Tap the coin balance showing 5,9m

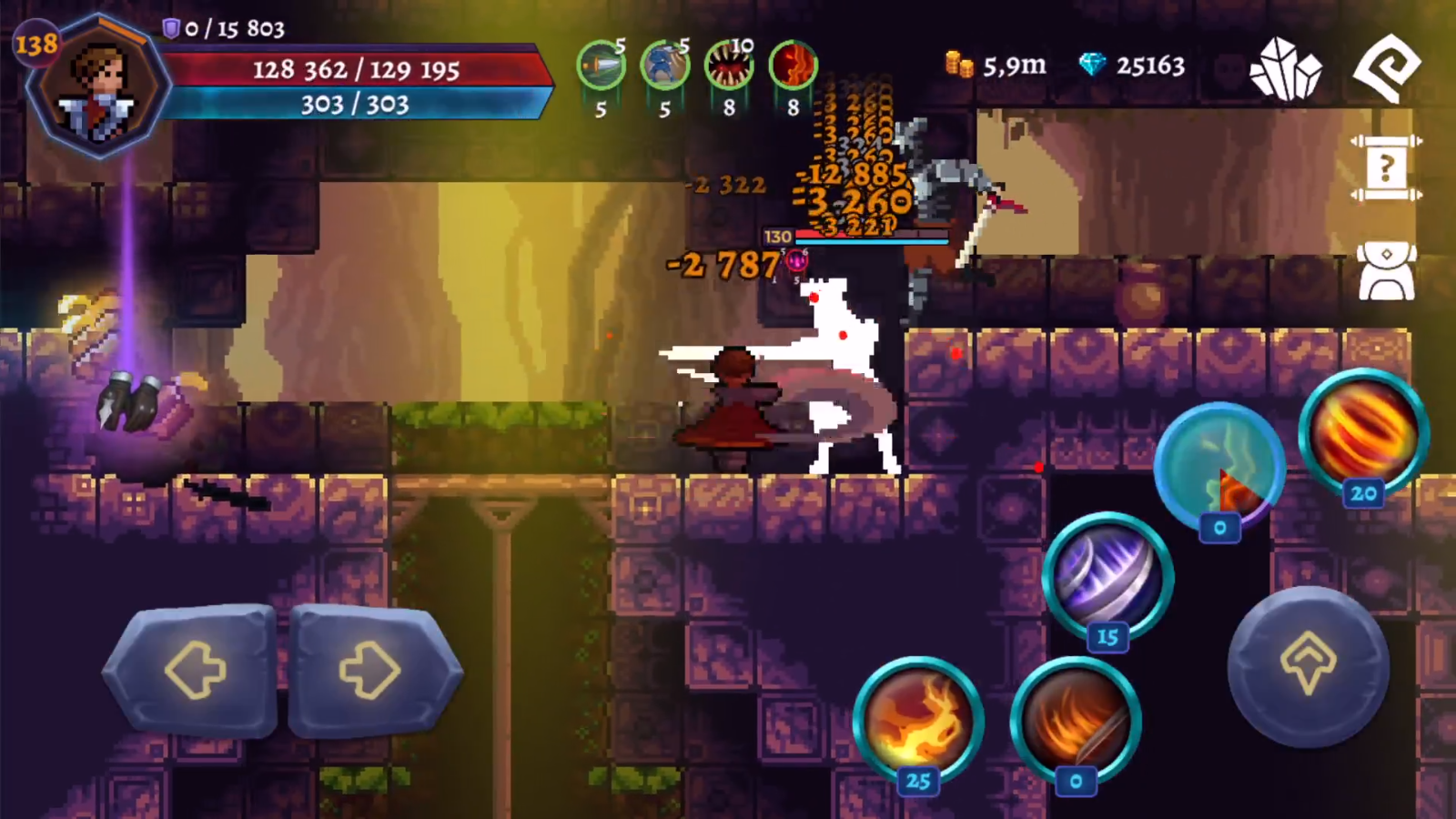click(x=994, y=66)
